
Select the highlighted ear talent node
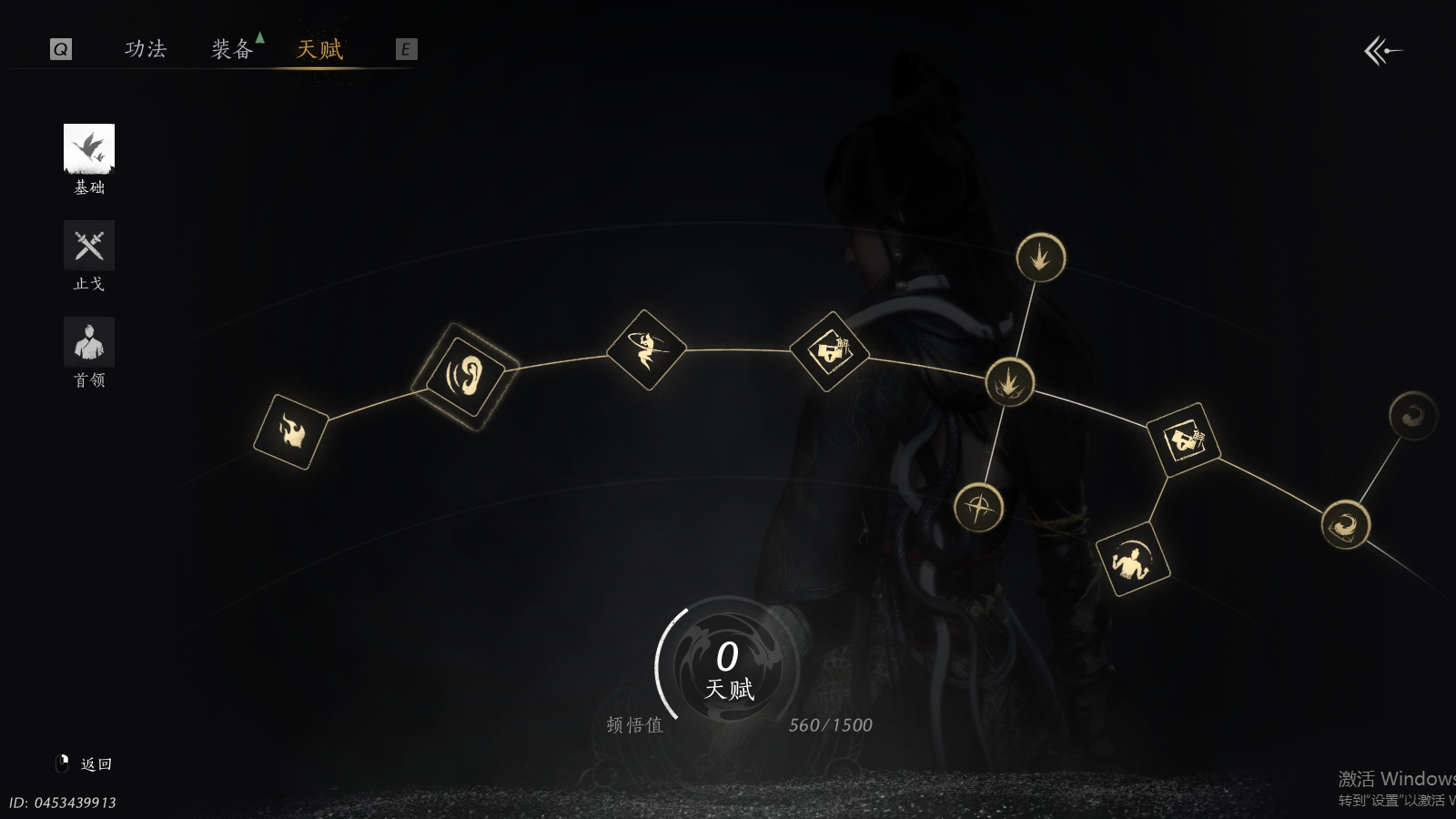coord(465,376)
